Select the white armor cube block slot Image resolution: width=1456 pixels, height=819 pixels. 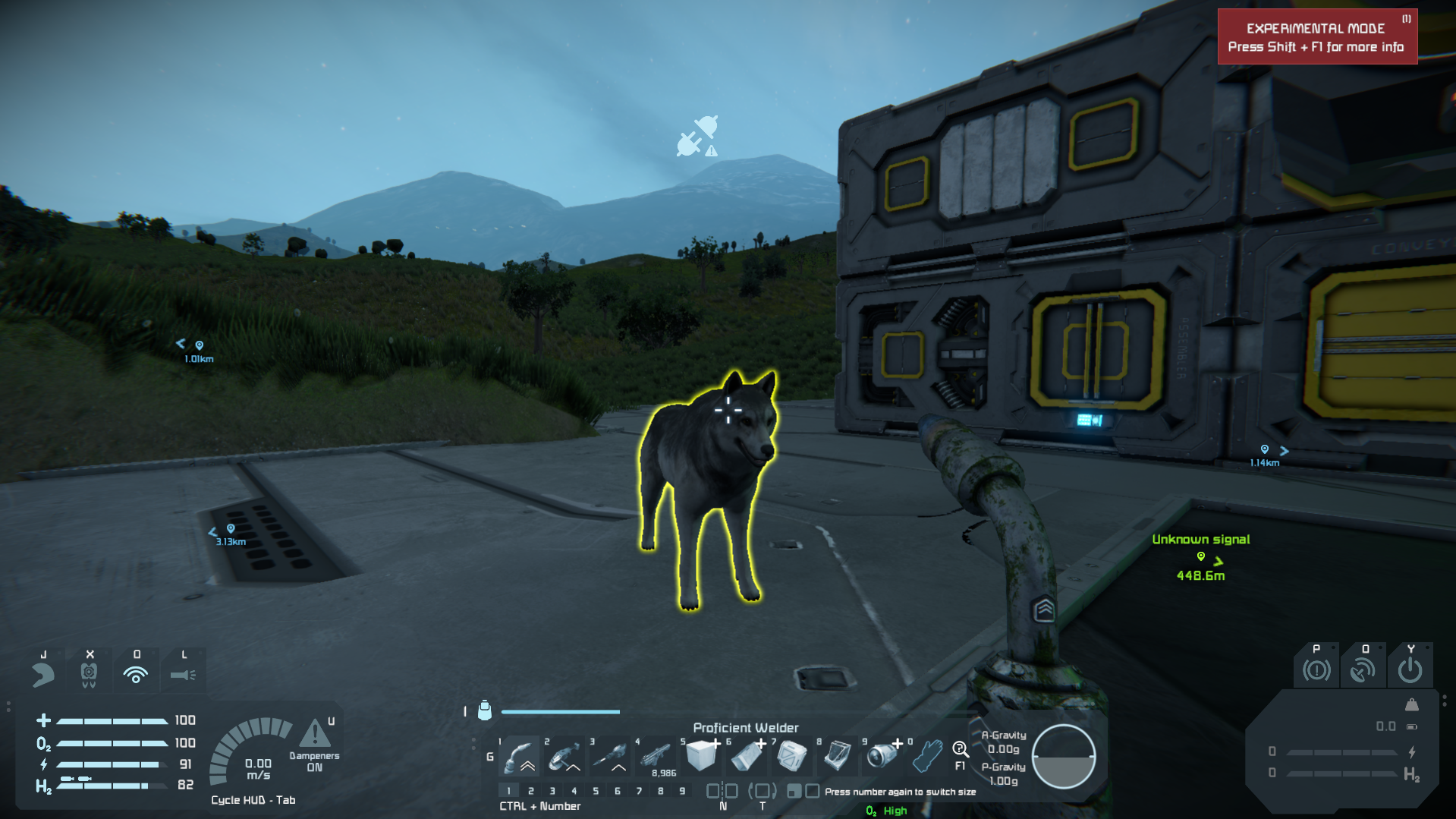pyautogui.click(x=701, y=756)
